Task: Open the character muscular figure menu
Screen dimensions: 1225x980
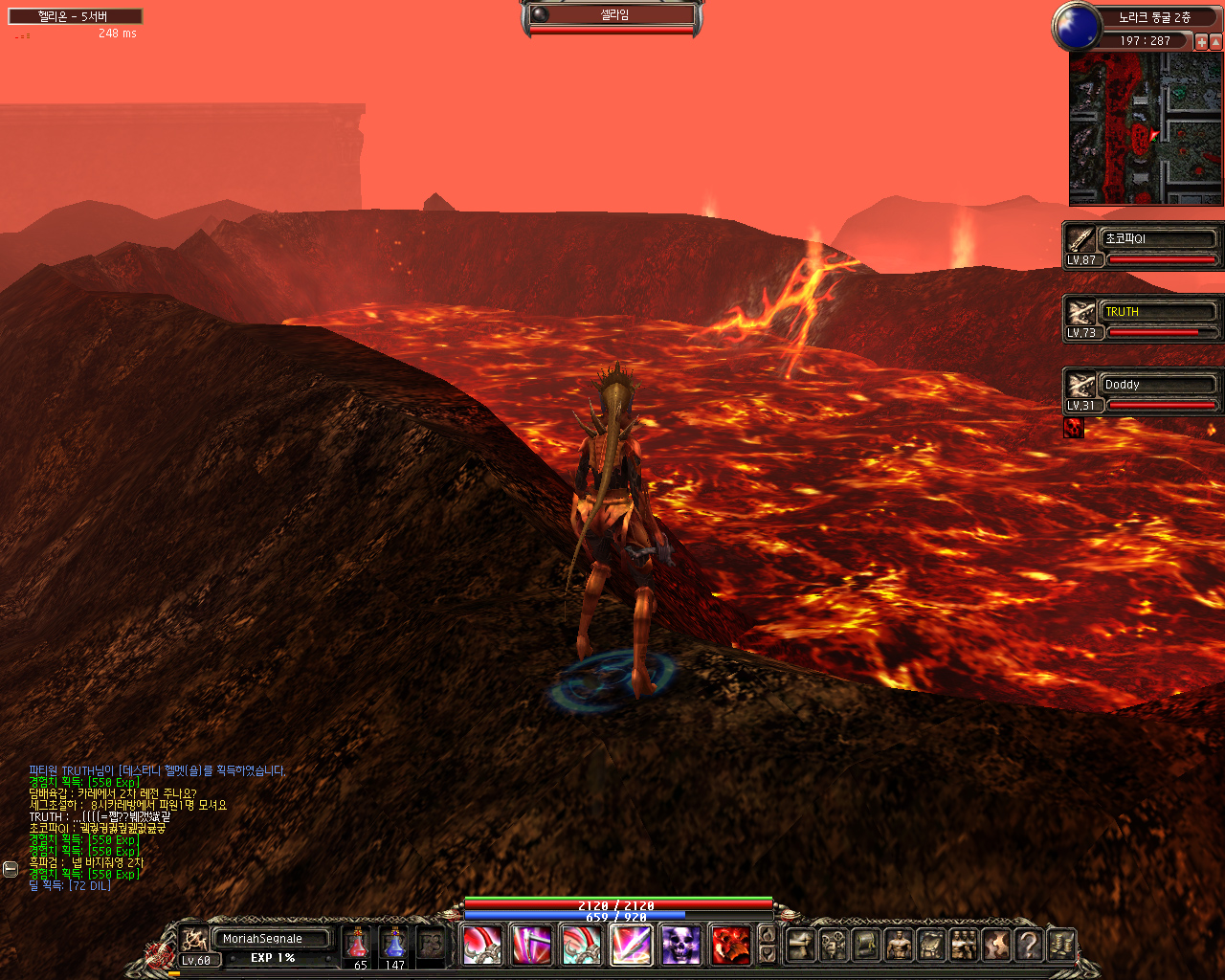Action: pyautogui.click(x=899, y=946)
